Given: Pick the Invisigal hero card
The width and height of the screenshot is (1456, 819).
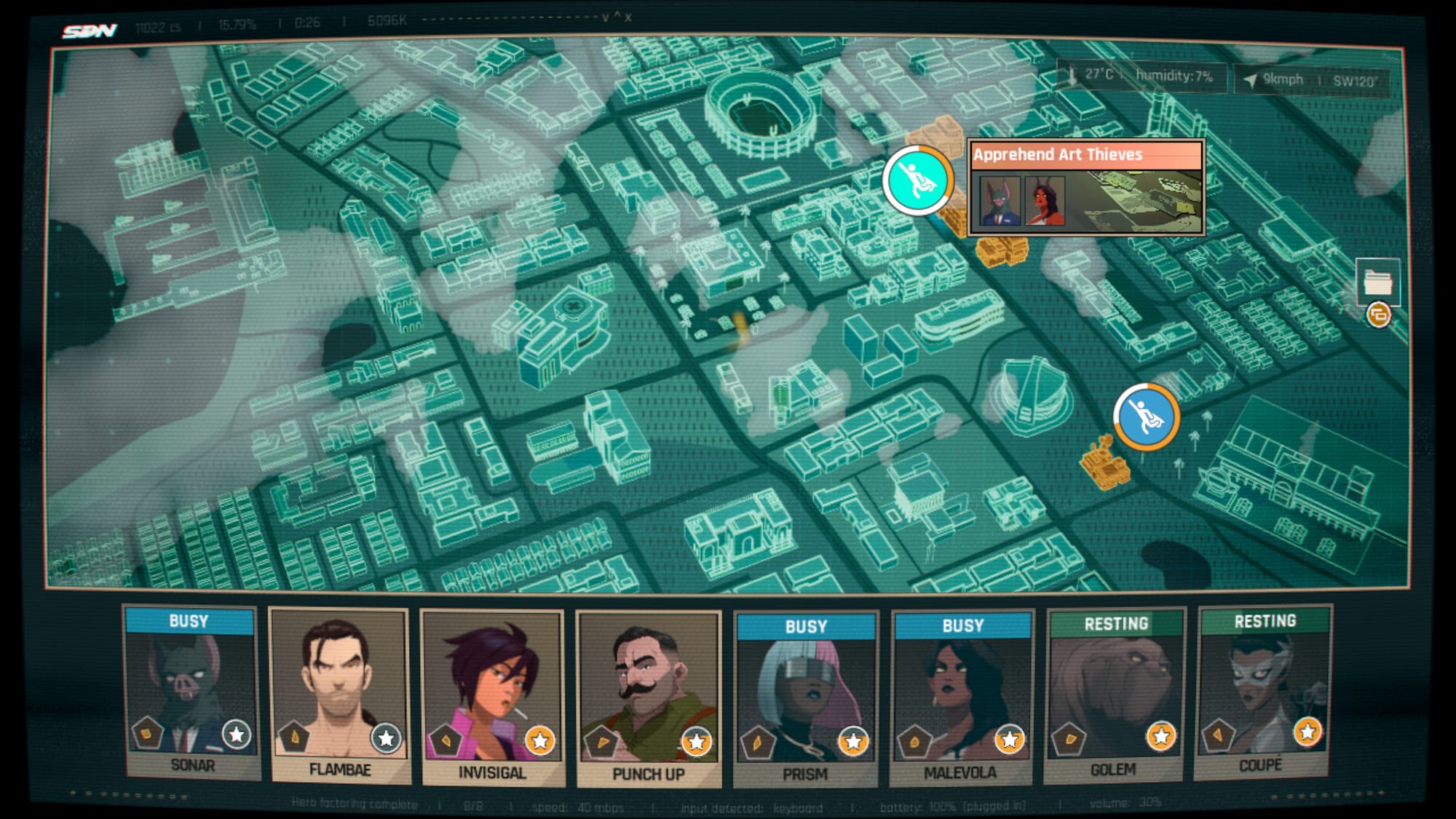Looking at the screenshot, I should [x=493, y=697].
